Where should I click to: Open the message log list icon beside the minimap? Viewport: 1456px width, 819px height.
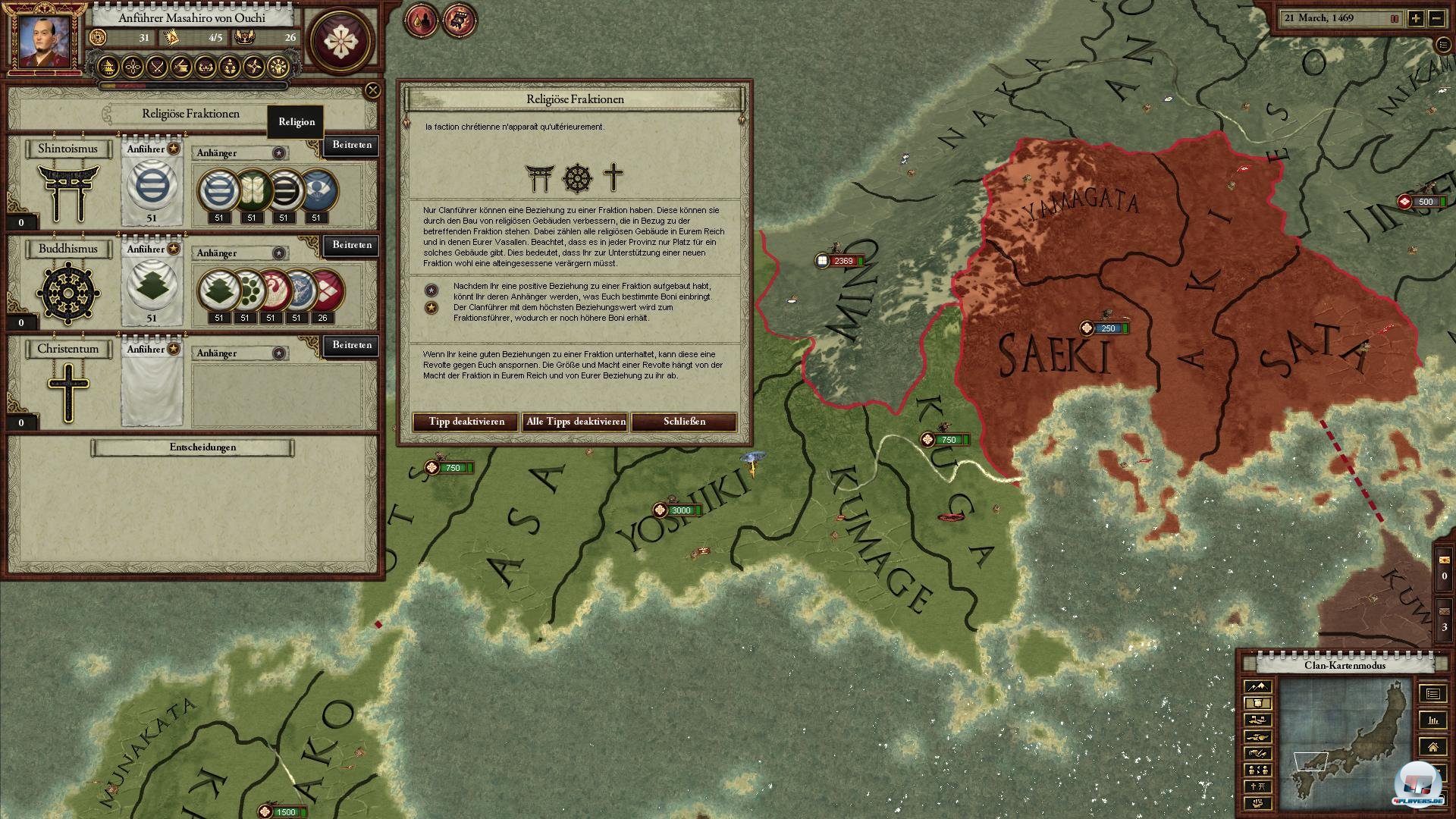[x=1432, y=694]
